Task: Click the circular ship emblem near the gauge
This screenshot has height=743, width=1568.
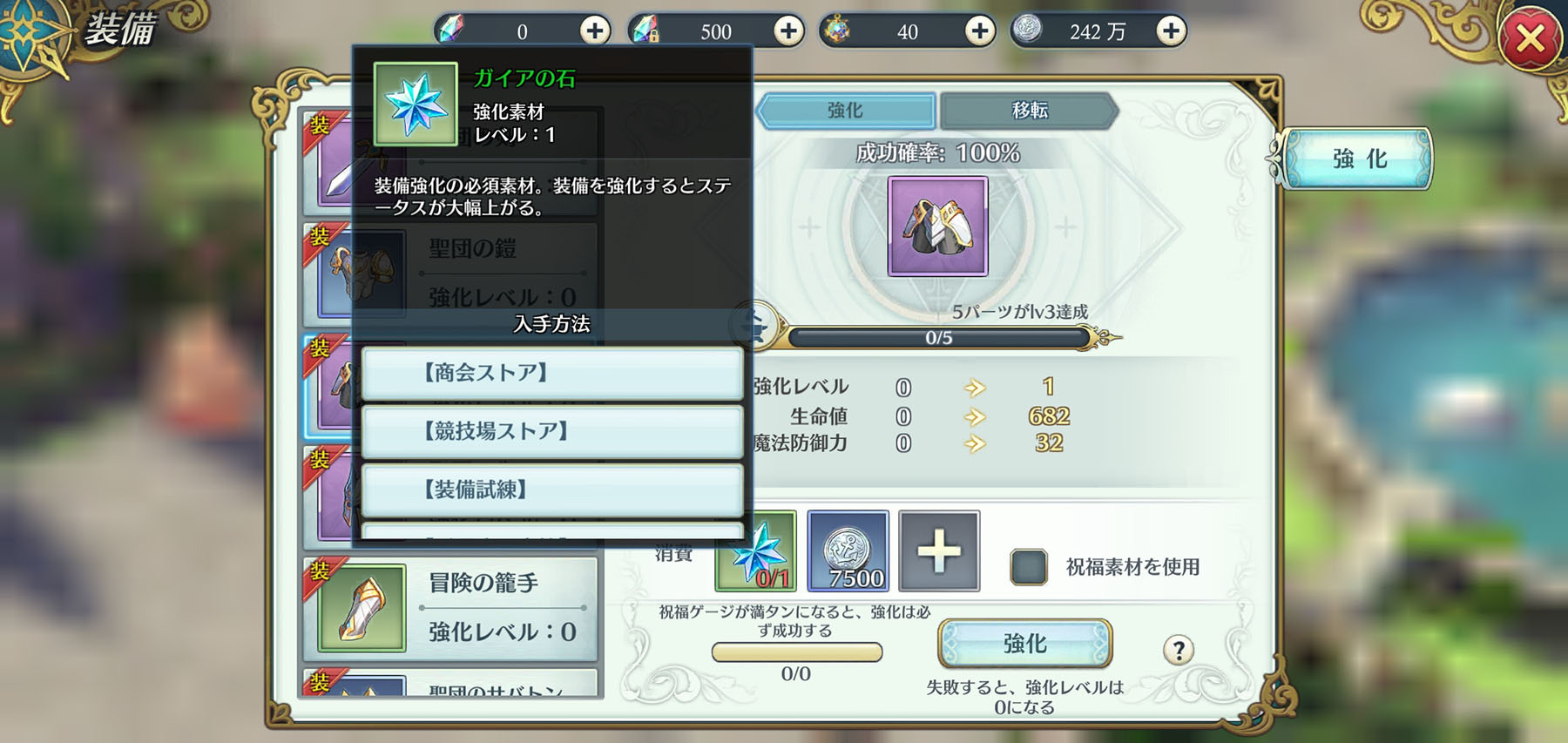Action: pos(754,327)
